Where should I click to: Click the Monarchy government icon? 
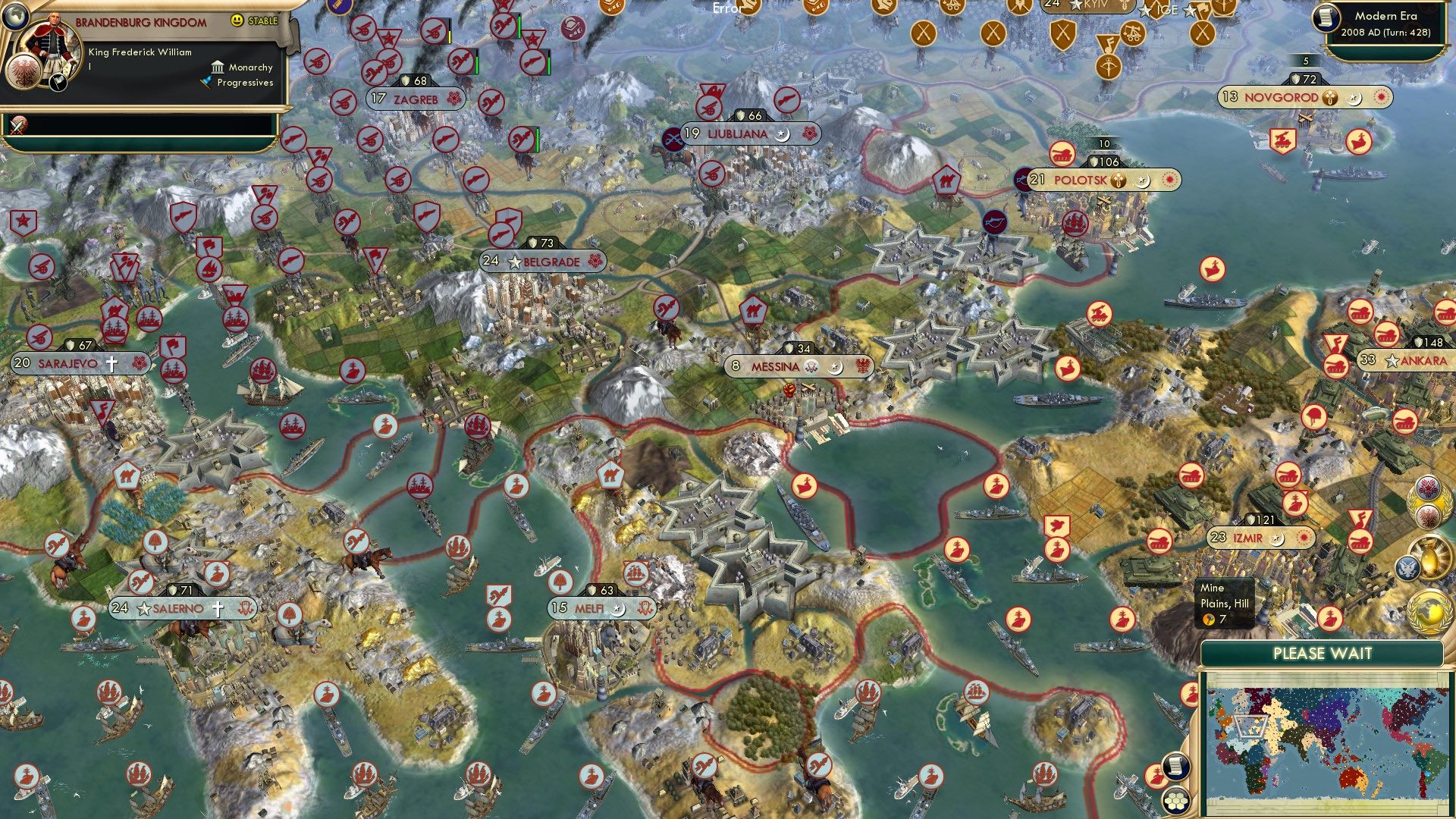click(218, 67)
